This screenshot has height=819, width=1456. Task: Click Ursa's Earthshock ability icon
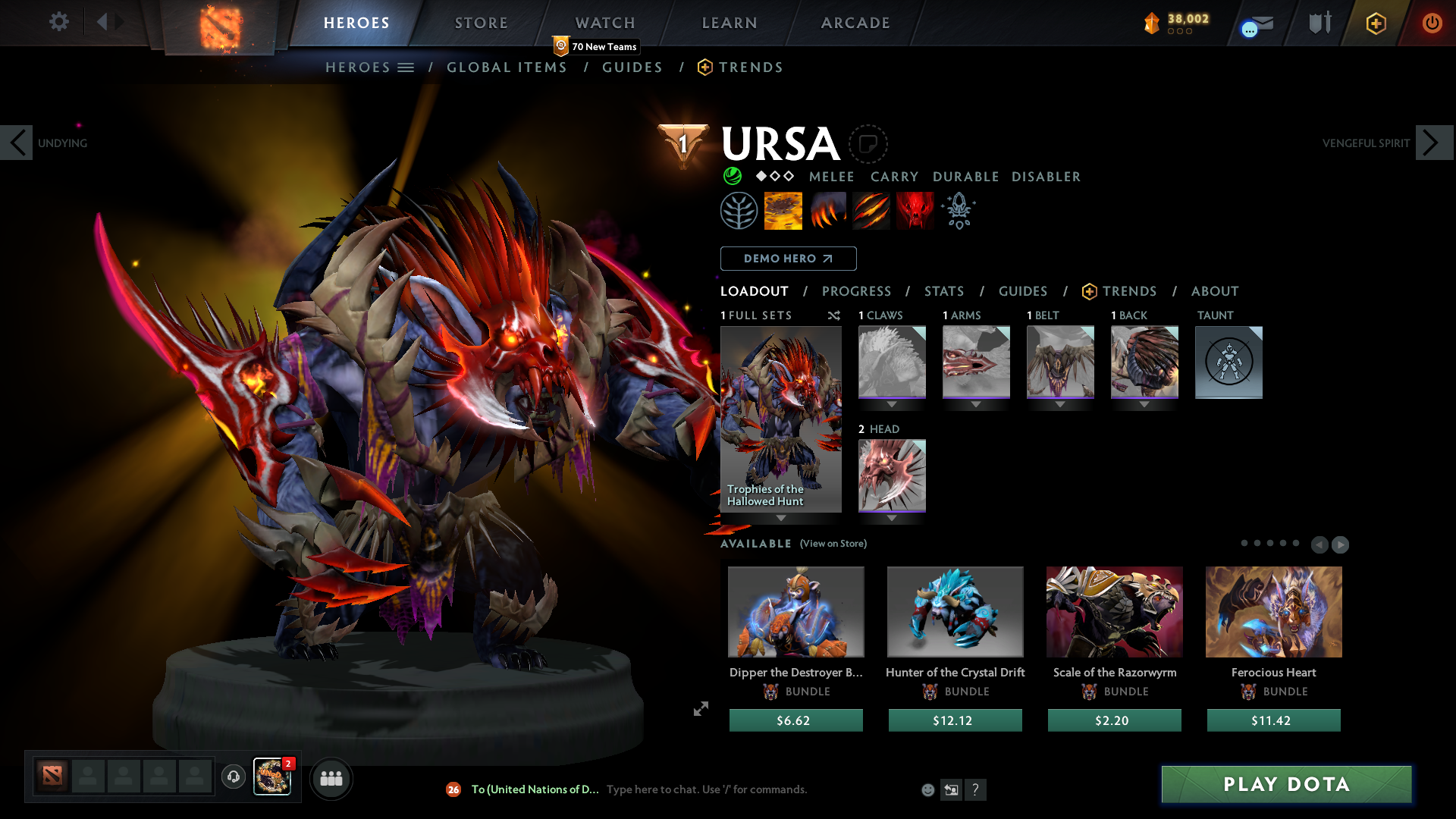783,211
